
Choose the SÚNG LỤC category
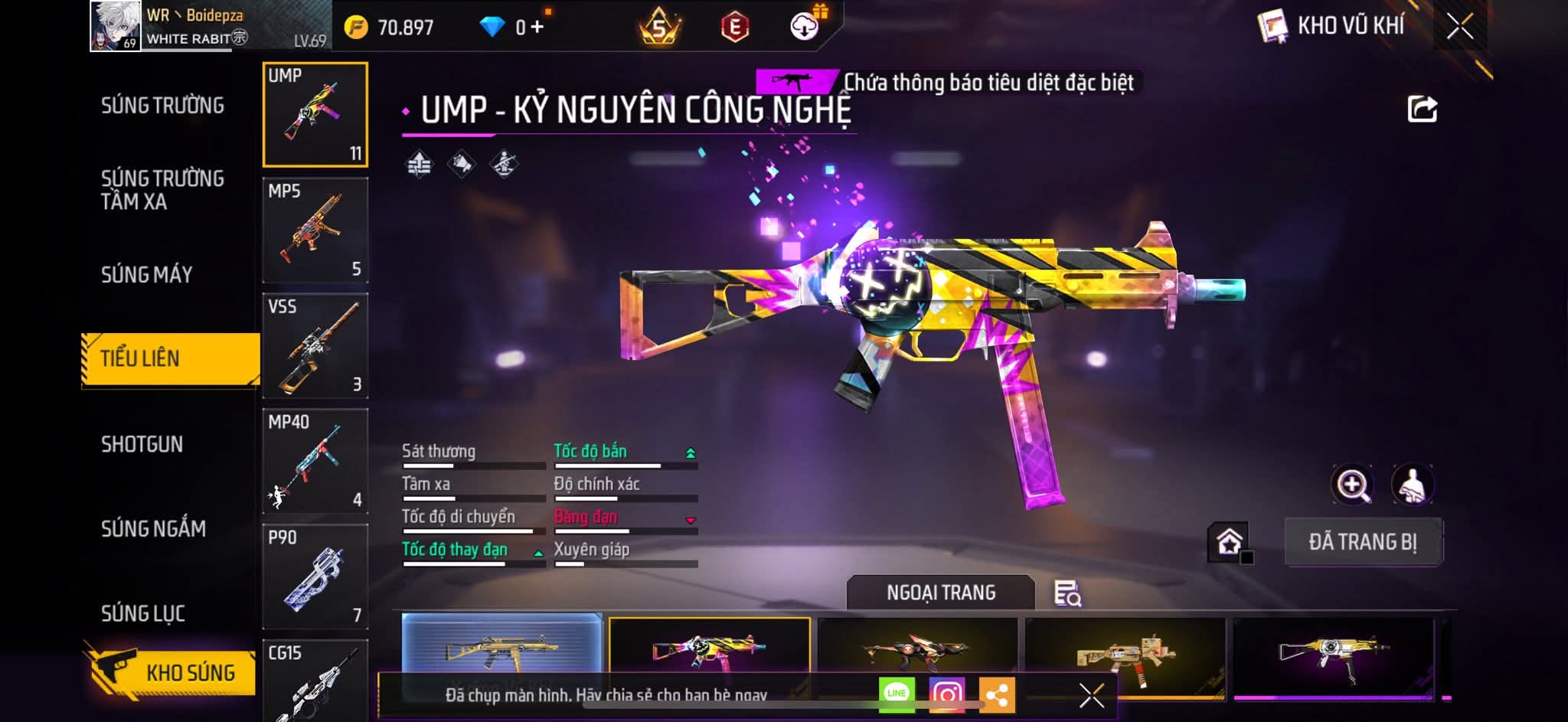pyautogui.click(x=143, y=613)
